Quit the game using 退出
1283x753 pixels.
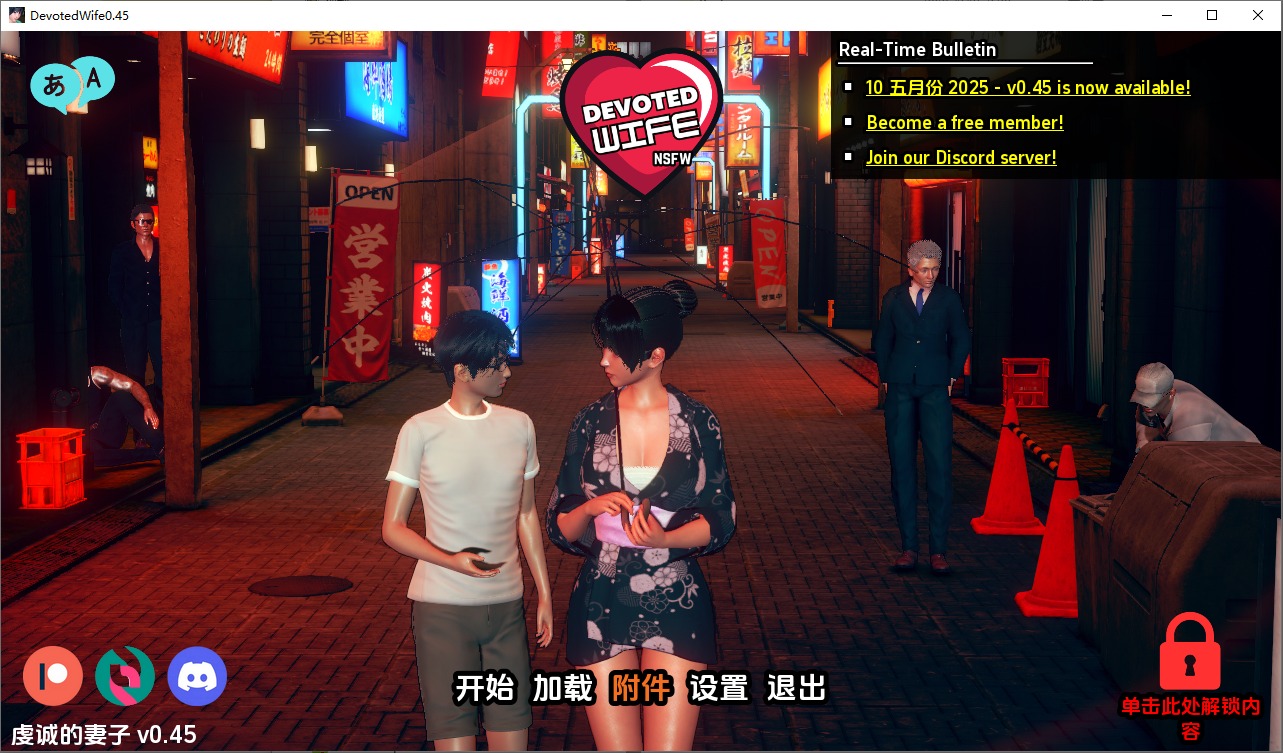[797, 689]
